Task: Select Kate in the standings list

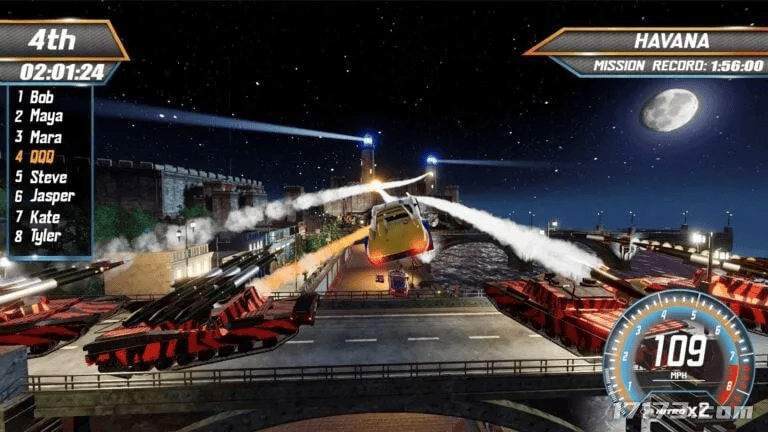Action: pyautogui.click(x=44, y=216)
